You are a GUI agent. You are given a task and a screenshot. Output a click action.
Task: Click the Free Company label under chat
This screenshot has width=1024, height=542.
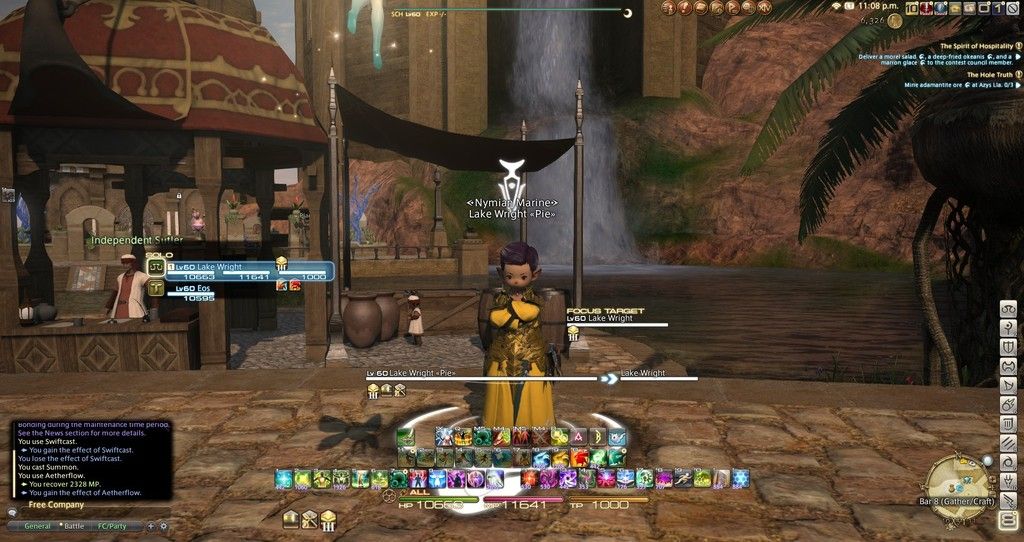(56, 505)
